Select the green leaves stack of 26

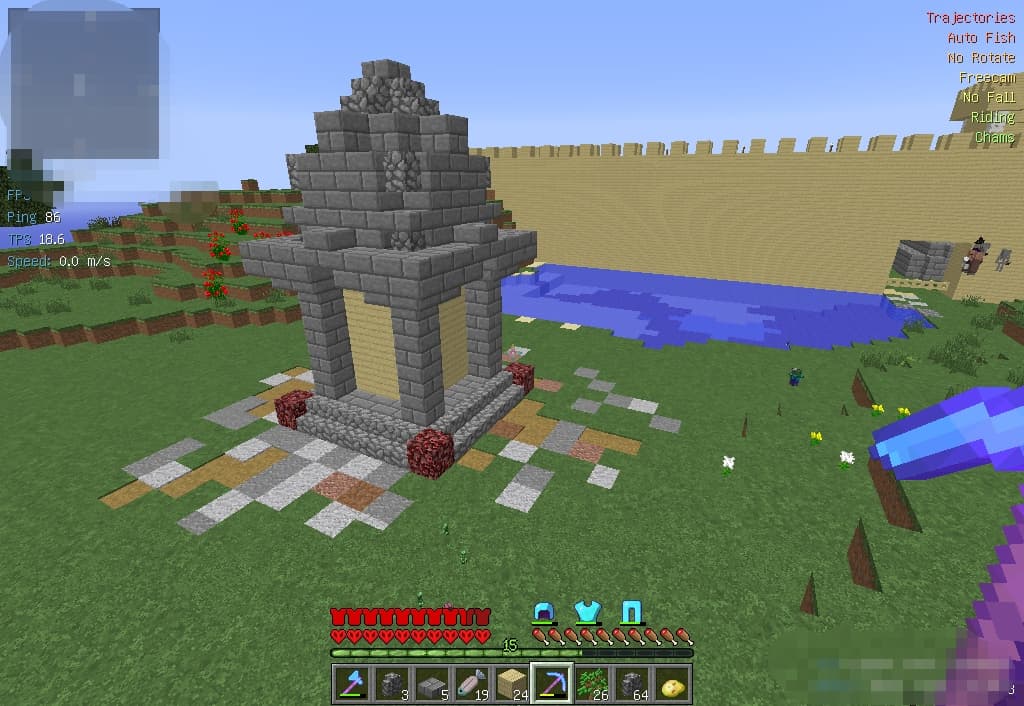pos(592,684)
